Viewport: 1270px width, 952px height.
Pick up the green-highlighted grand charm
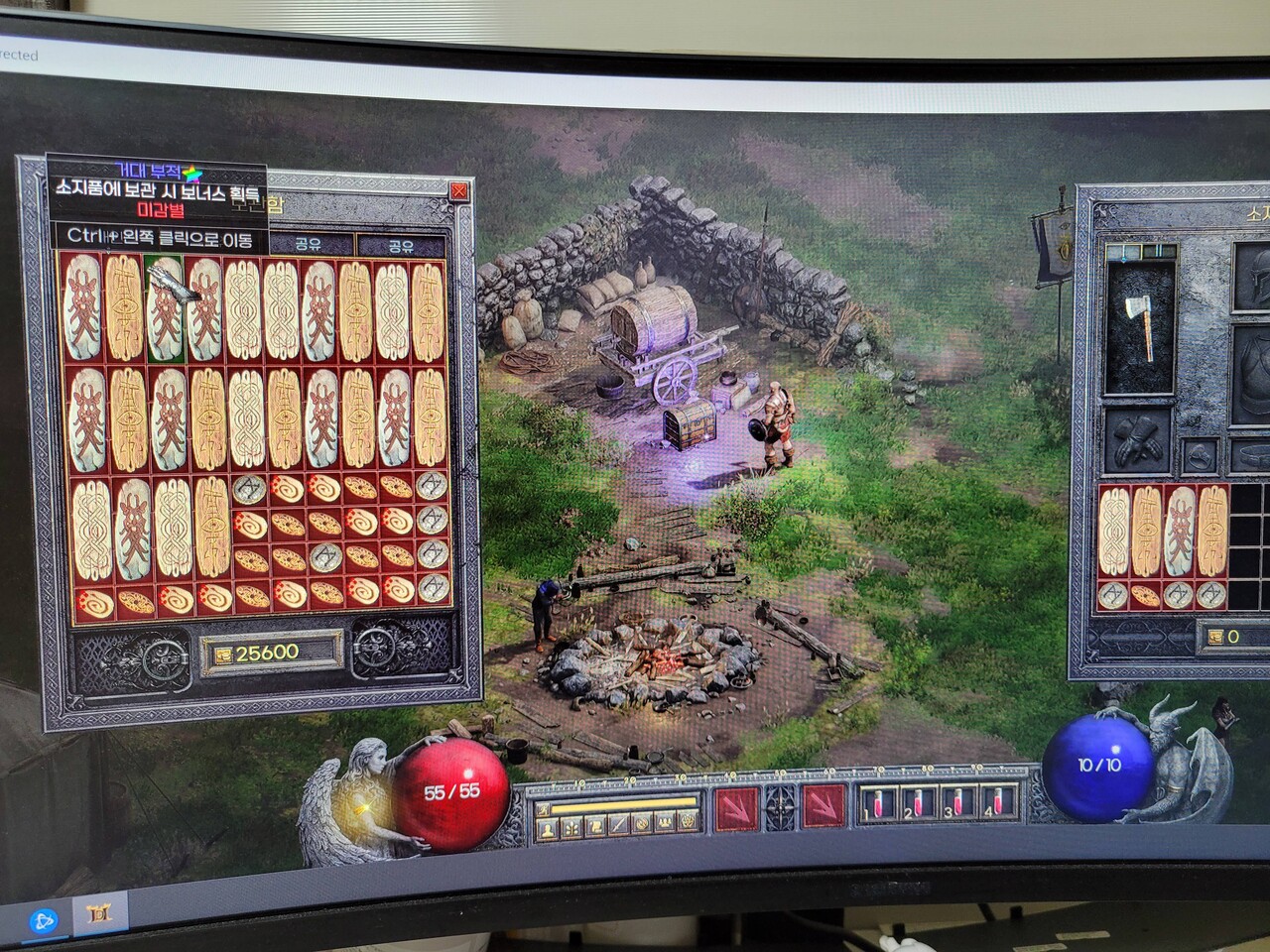165,308
